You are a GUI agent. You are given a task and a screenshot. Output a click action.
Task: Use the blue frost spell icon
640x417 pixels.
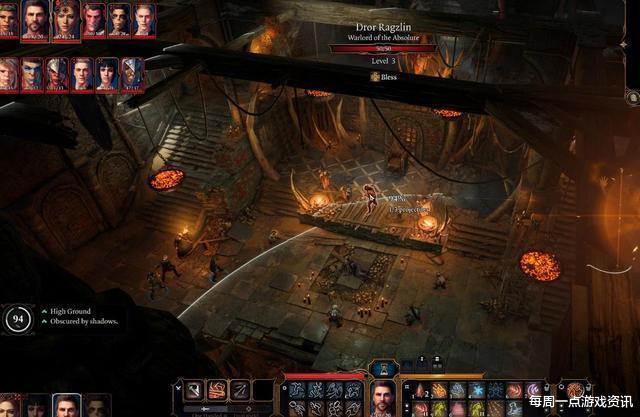(477, 390)
